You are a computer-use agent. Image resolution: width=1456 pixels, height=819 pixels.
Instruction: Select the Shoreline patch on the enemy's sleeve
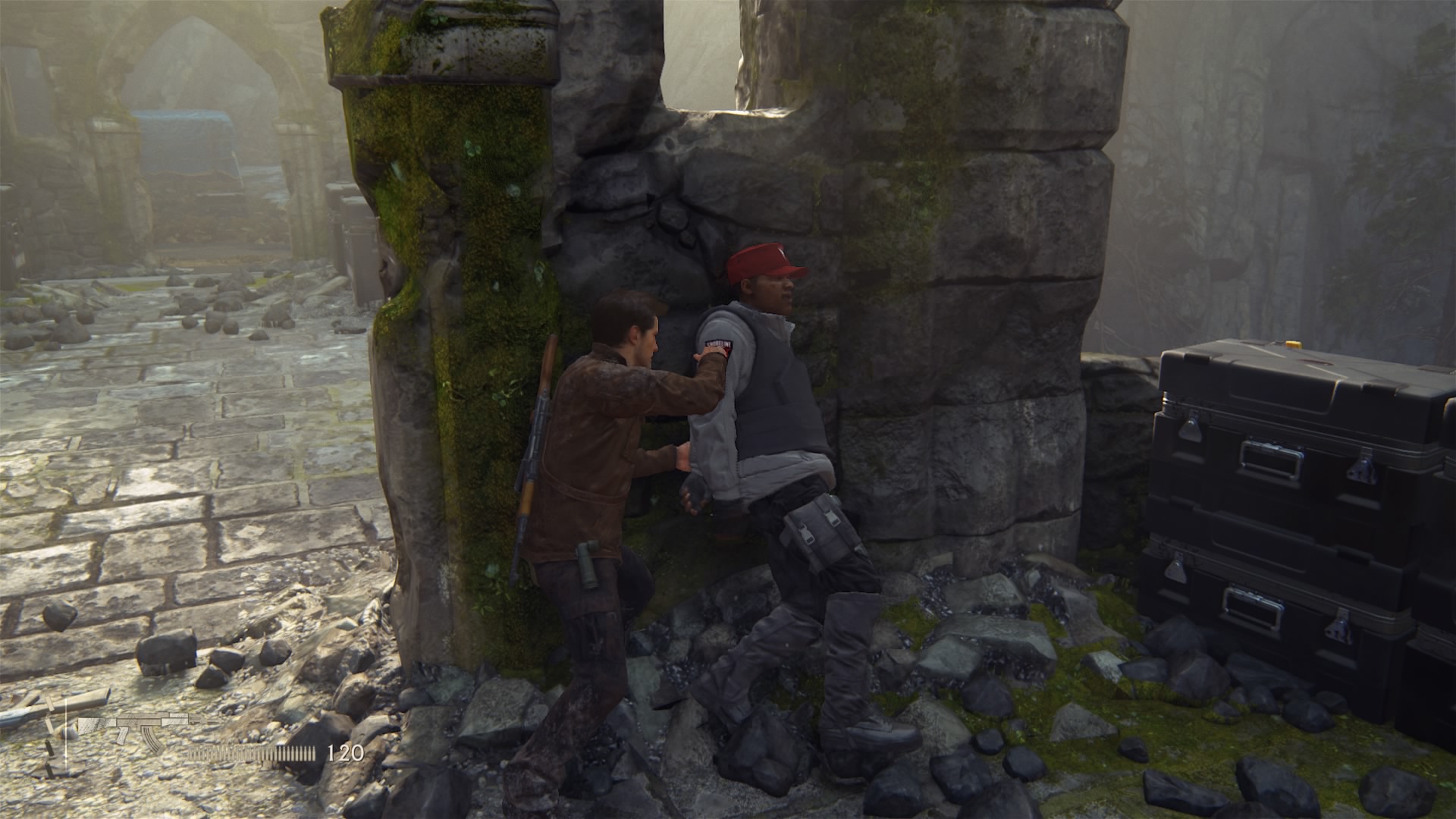coord(718,344)
